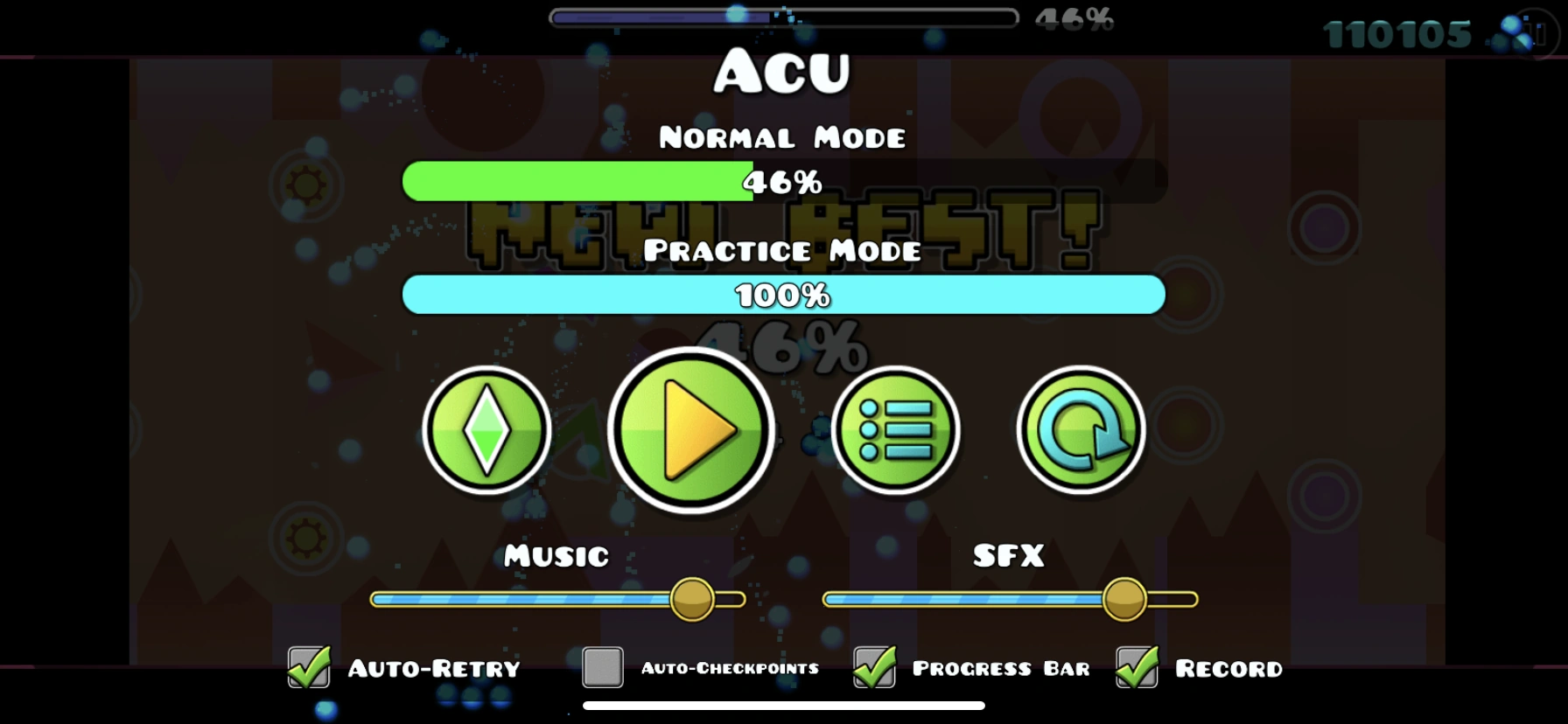The width and height of the screenshot is (1568, 724).
Task: Click the Acu level title
Action: pos(783,72)
